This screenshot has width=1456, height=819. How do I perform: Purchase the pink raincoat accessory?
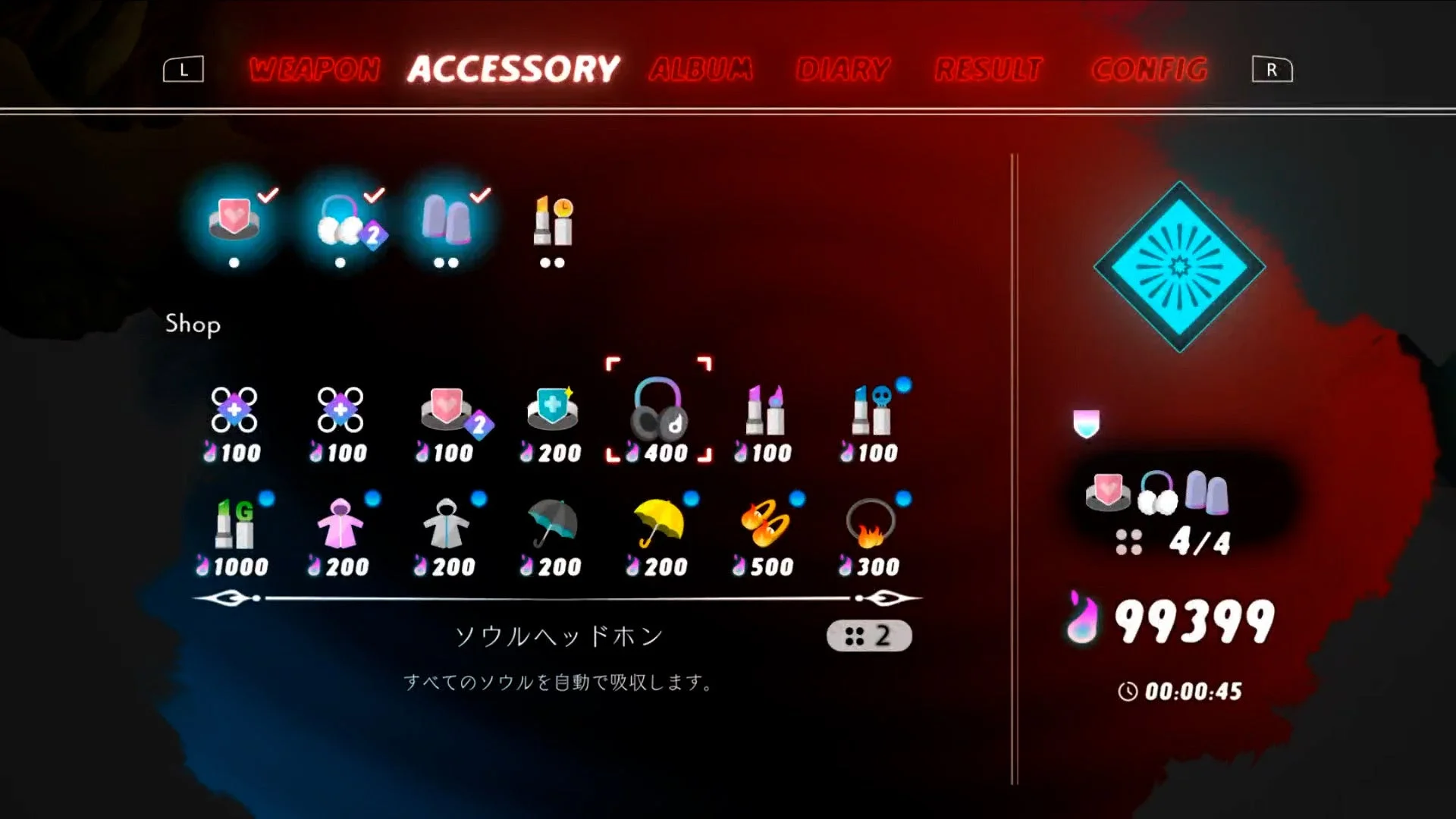click(x=339, y=527)
